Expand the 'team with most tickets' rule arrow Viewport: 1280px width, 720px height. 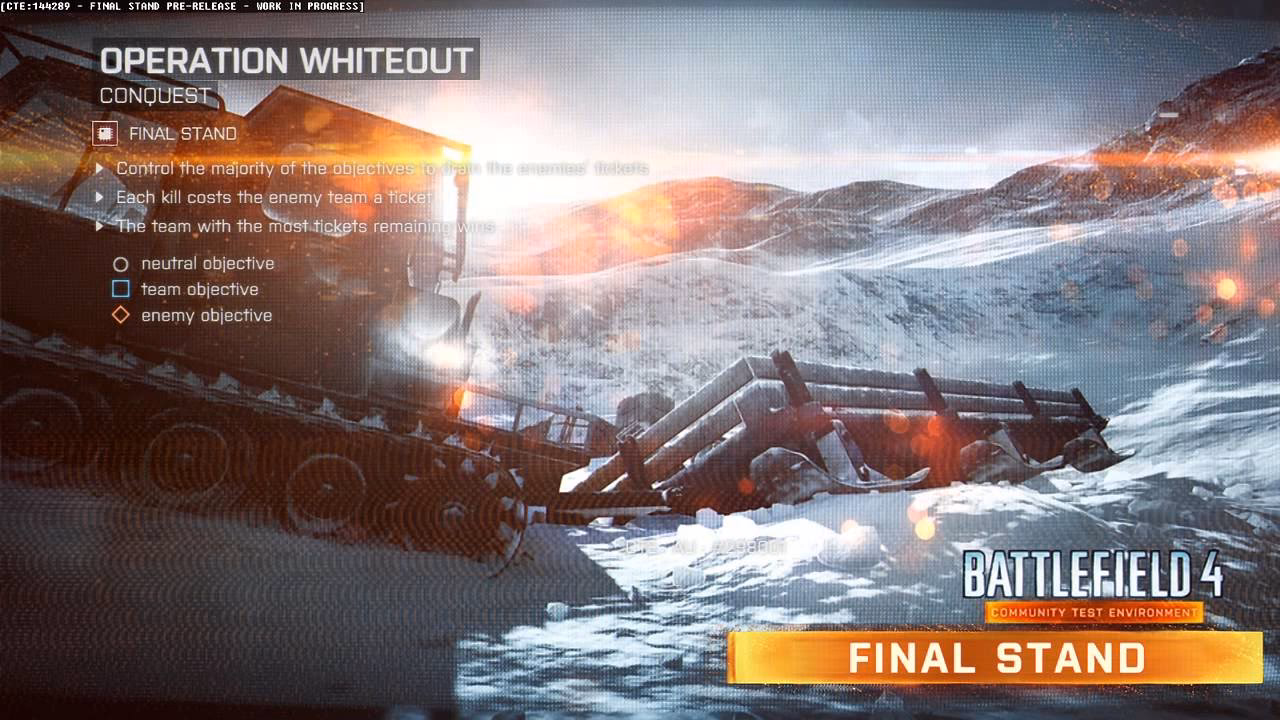99,226
